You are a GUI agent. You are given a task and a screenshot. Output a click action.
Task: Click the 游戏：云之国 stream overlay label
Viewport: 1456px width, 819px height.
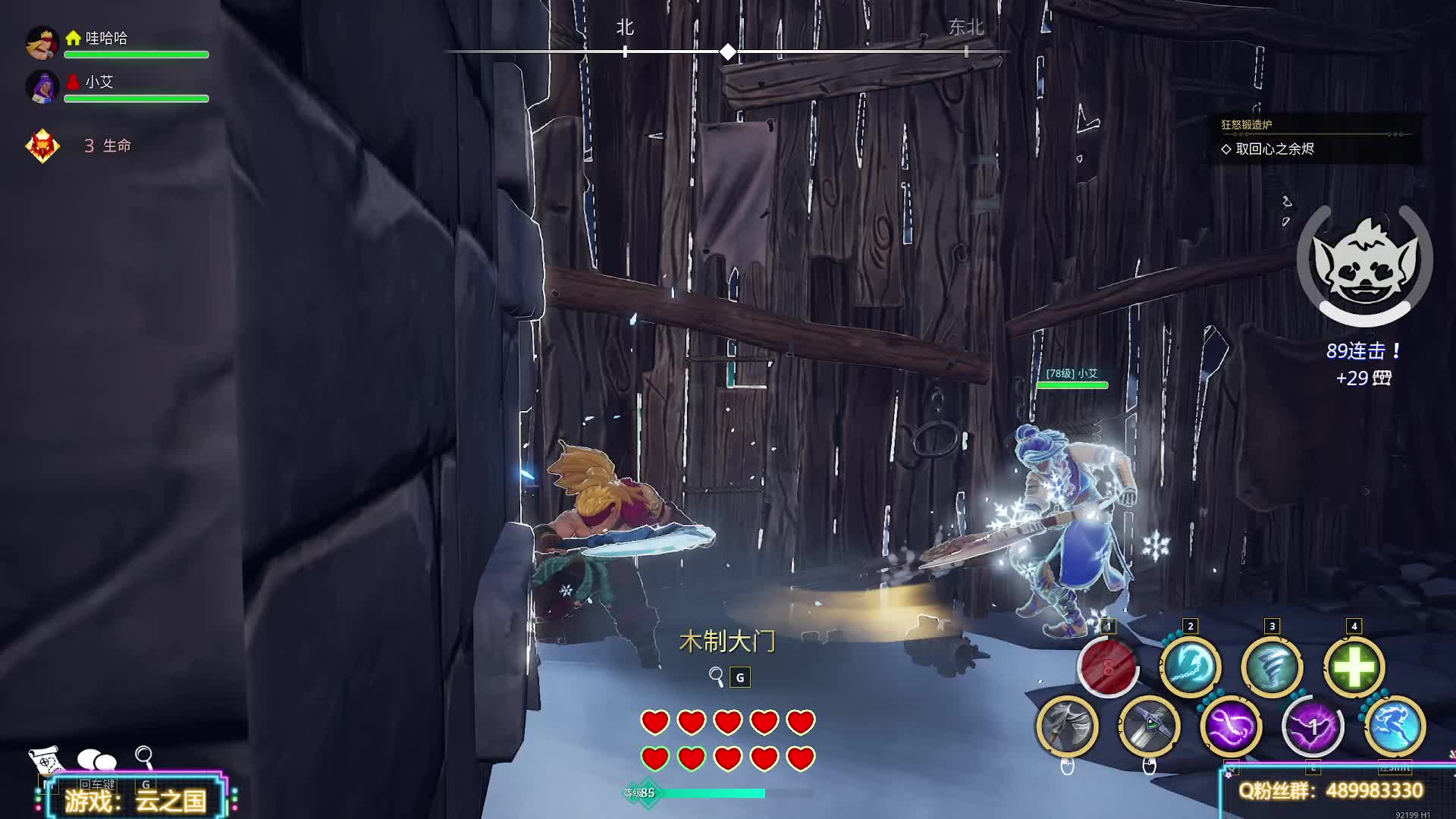[x=135, y=800]
